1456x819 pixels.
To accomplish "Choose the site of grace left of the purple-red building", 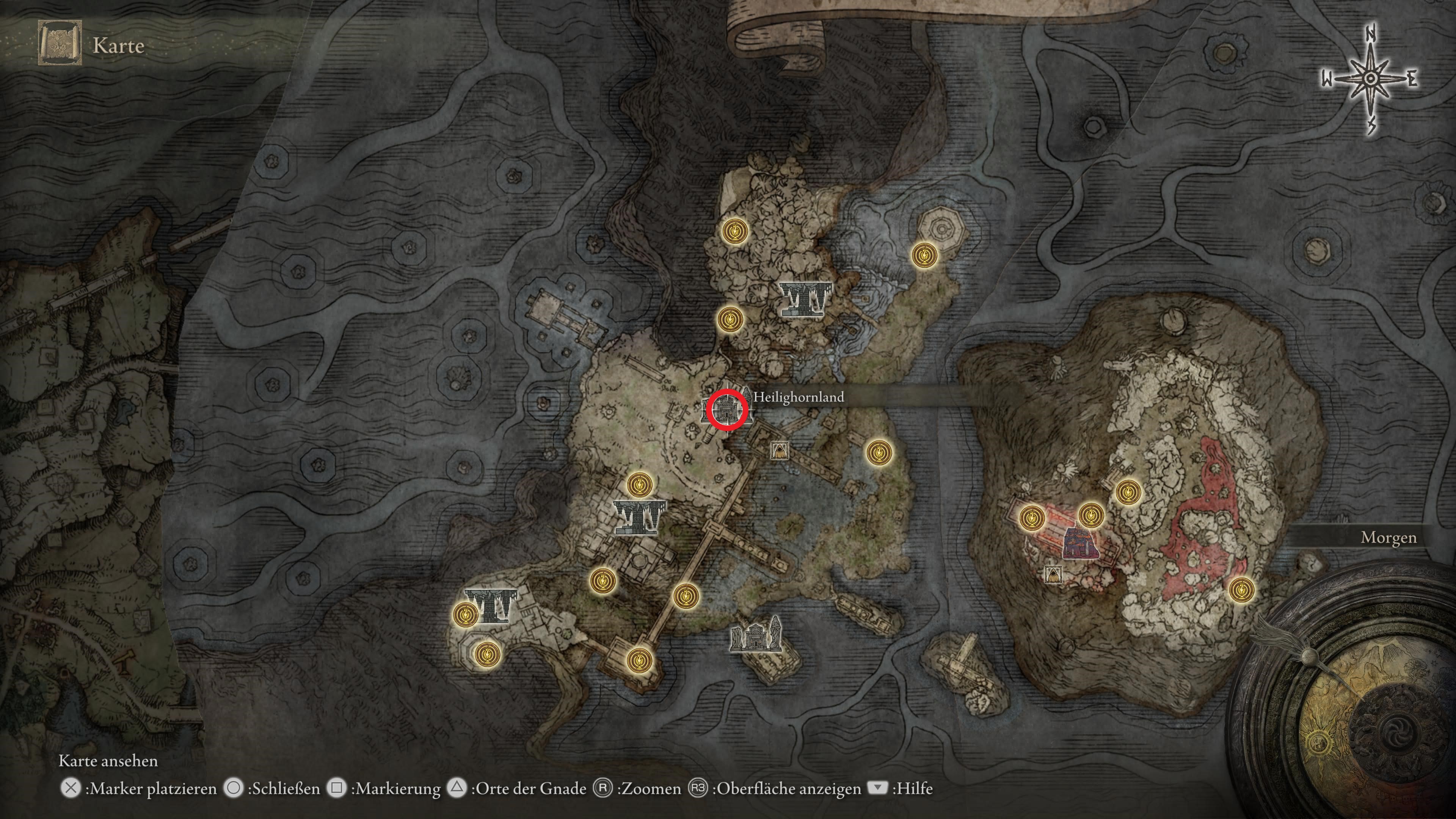I will 1031,517.
